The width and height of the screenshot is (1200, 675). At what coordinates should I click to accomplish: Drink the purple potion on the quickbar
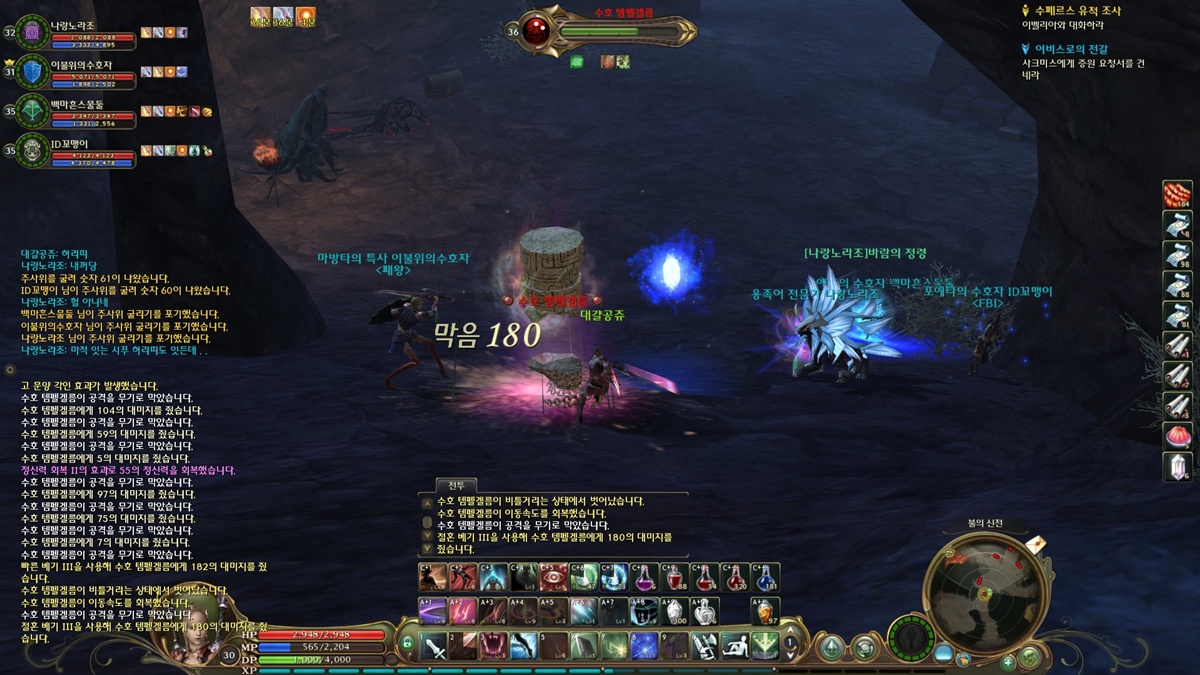click(645, 577)
